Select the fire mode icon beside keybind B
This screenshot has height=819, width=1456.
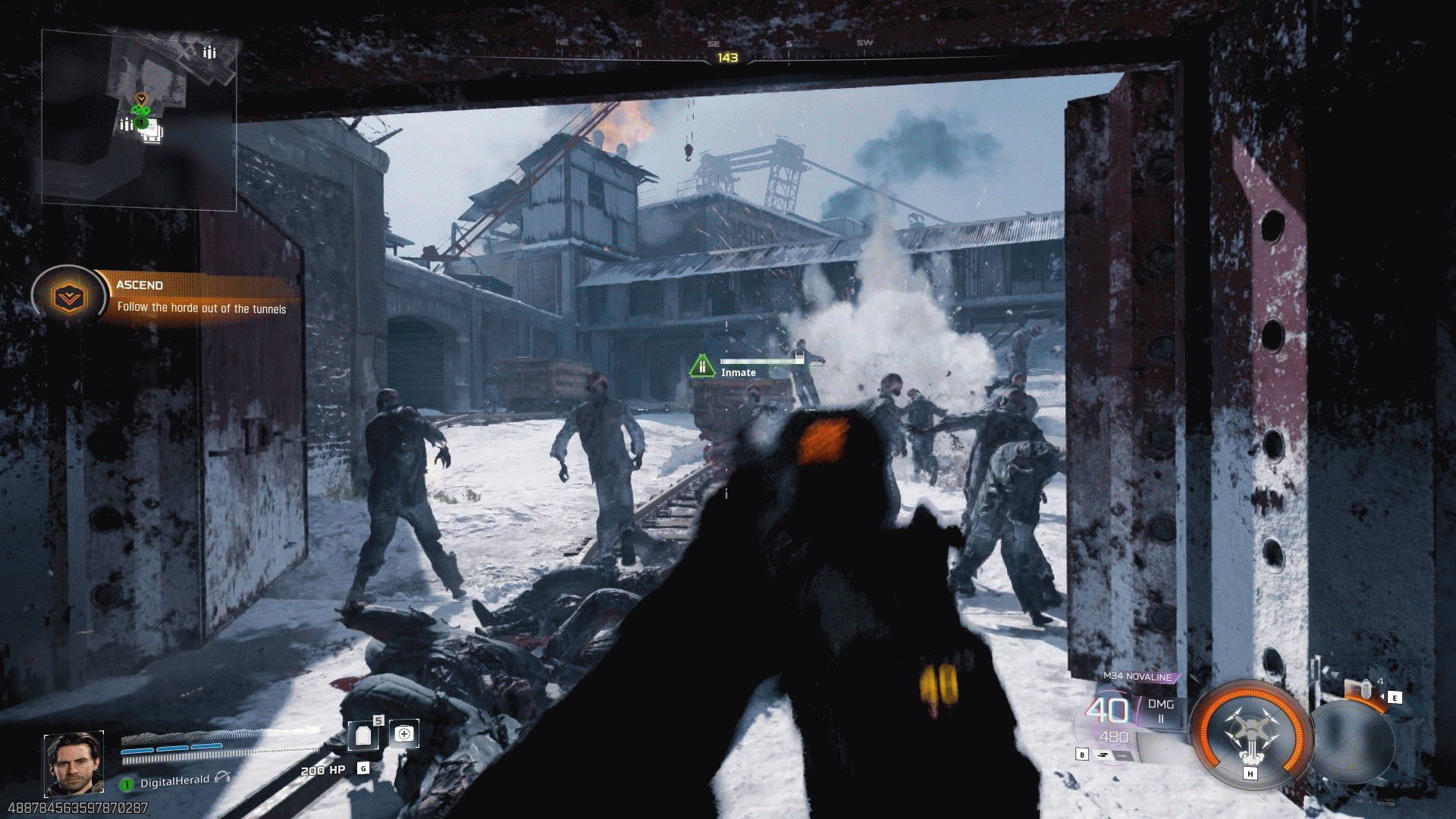(1104, 755)
